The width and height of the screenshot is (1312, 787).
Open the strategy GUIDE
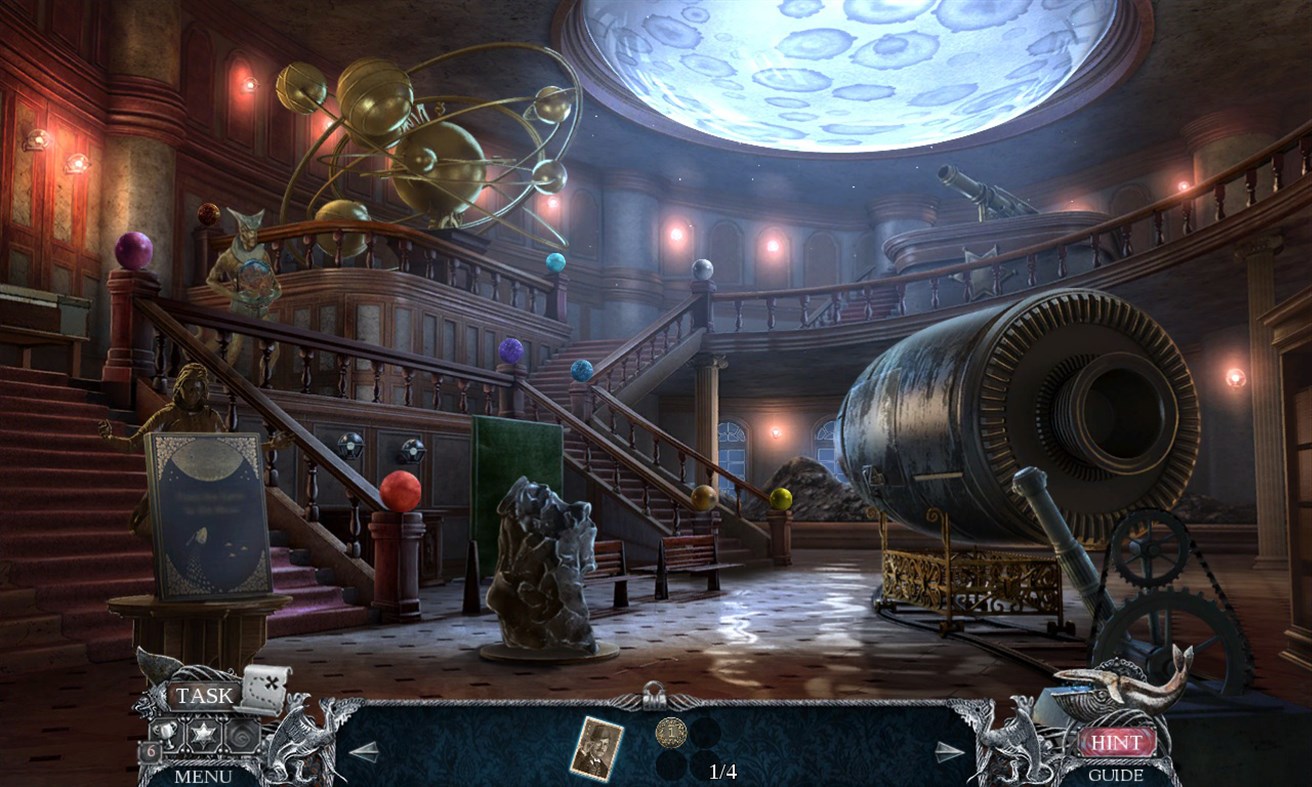(1117, 775)
